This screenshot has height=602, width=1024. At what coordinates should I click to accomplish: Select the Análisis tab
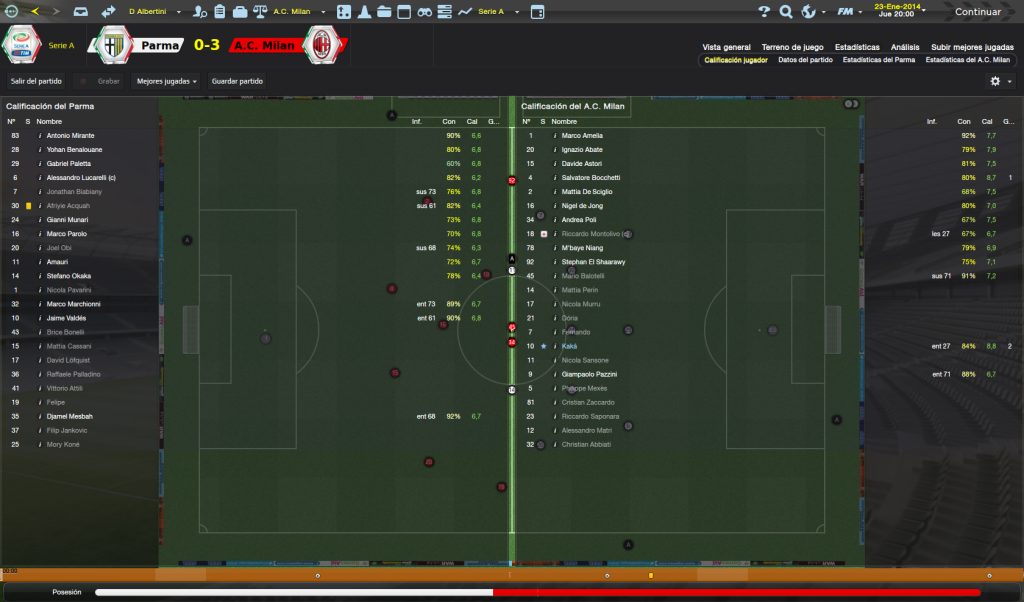coord(905,47)
